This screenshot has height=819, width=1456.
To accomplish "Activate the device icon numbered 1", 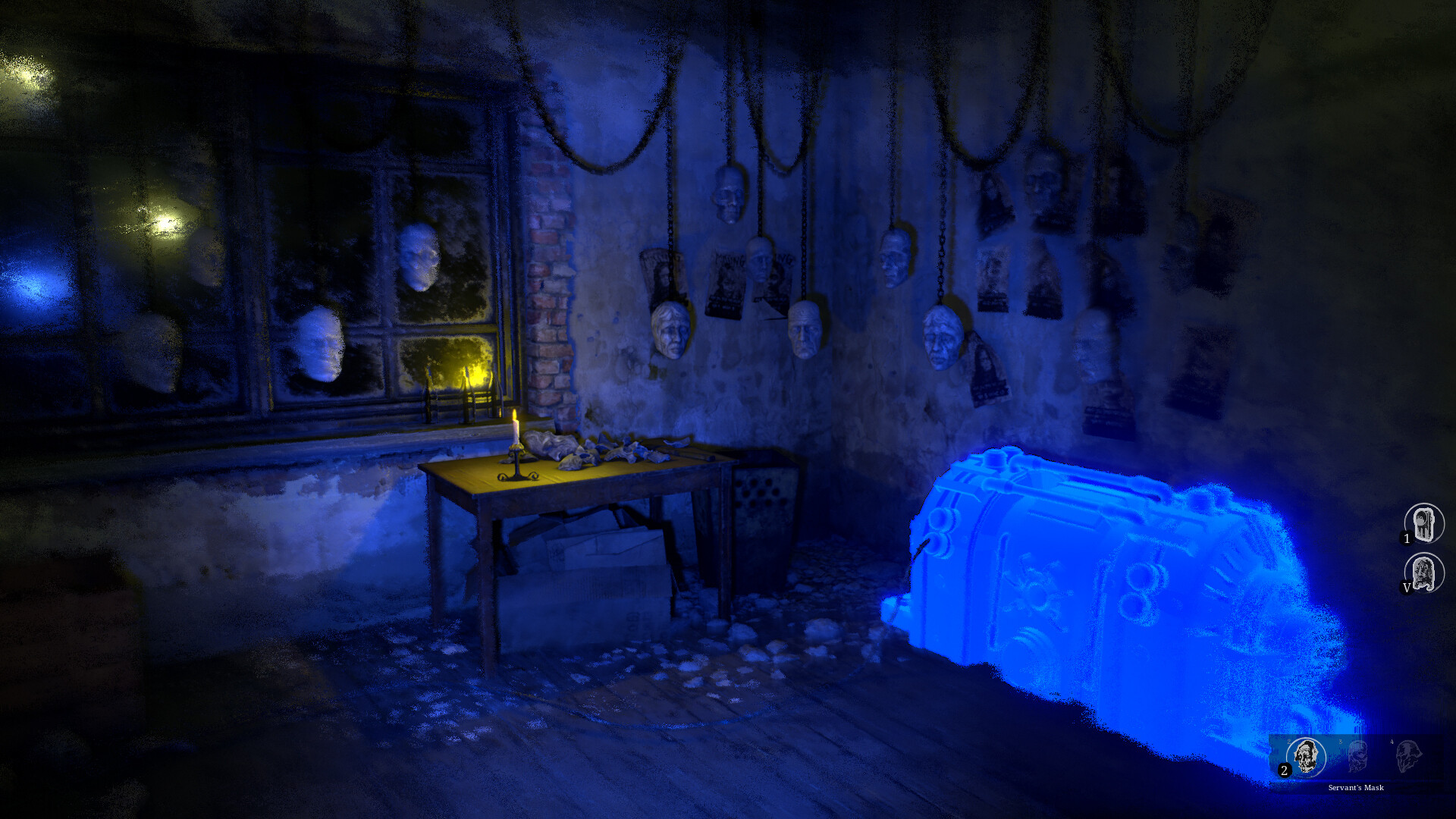I will (1423, 523).
